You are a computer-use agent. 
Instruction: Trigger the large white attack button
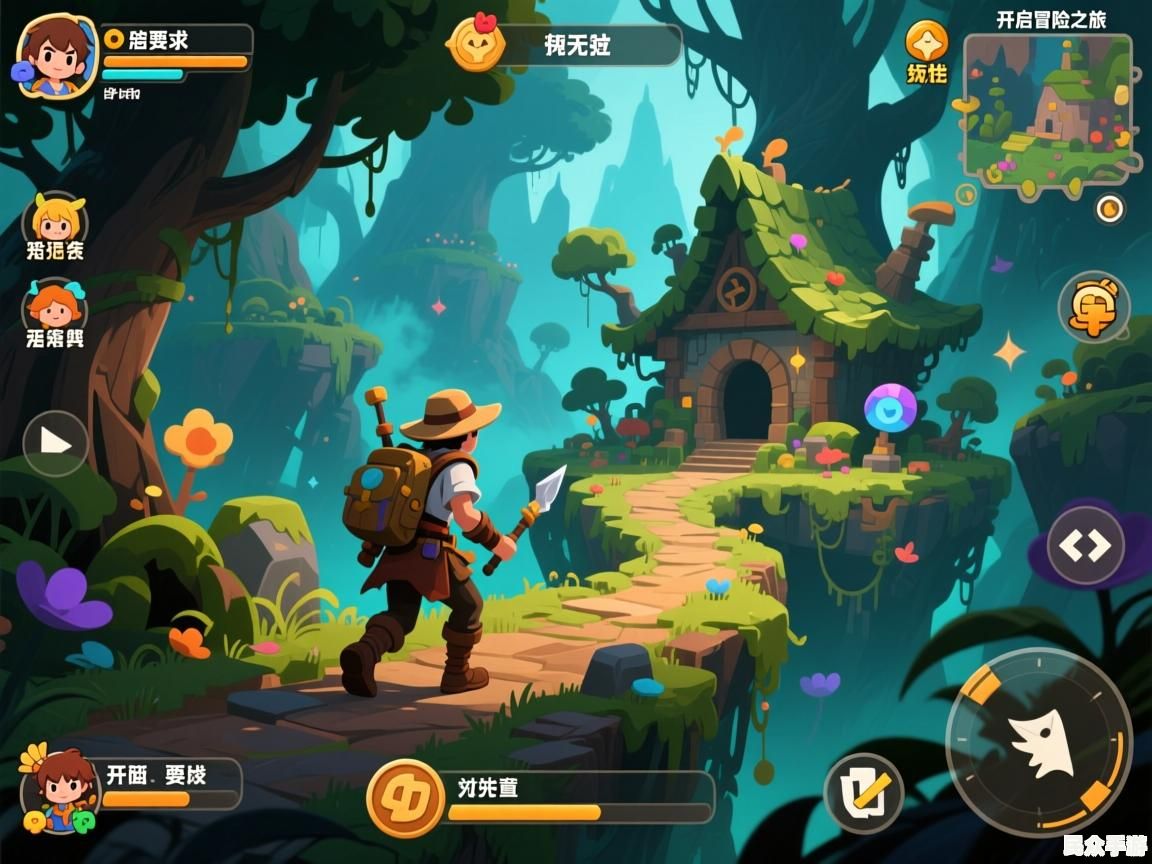pos(1039,742)
